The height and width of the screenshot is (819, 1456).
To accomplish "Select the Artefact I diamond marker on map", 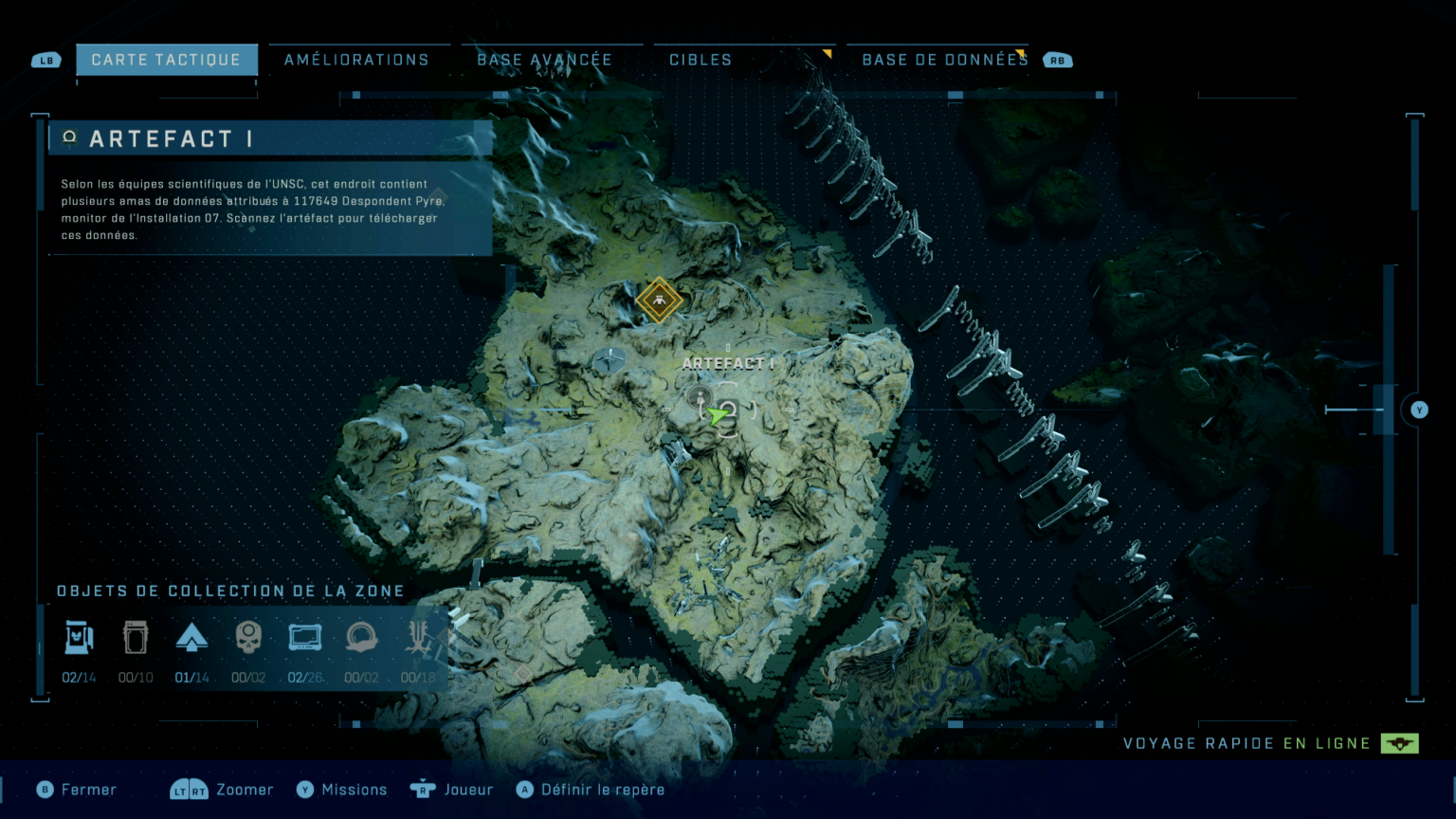I will [659, 300].
